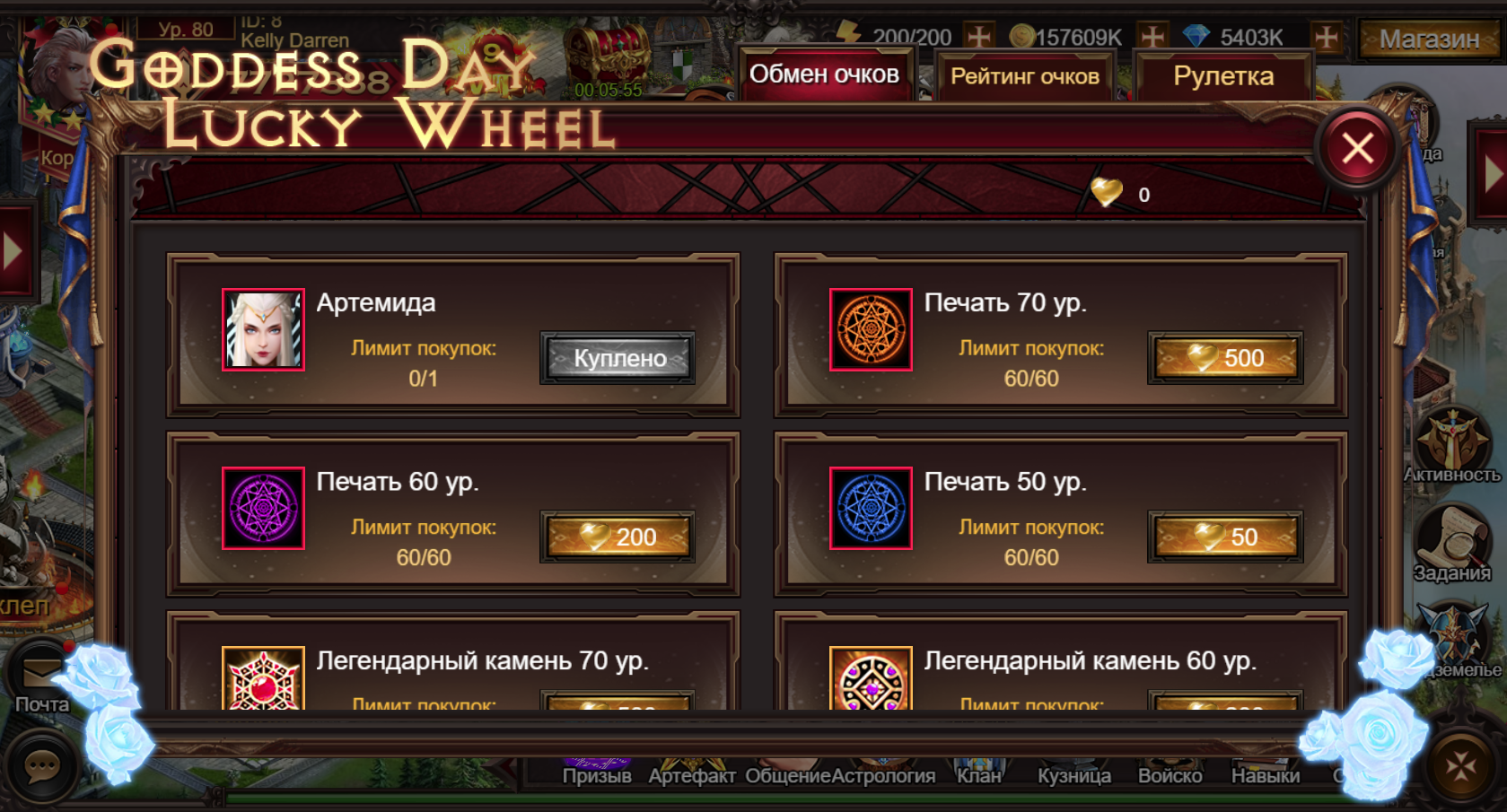Close the Lucky Wheel exchange window
Viewport: 1507px width, 812px height.
click(x=1357, y=148)
